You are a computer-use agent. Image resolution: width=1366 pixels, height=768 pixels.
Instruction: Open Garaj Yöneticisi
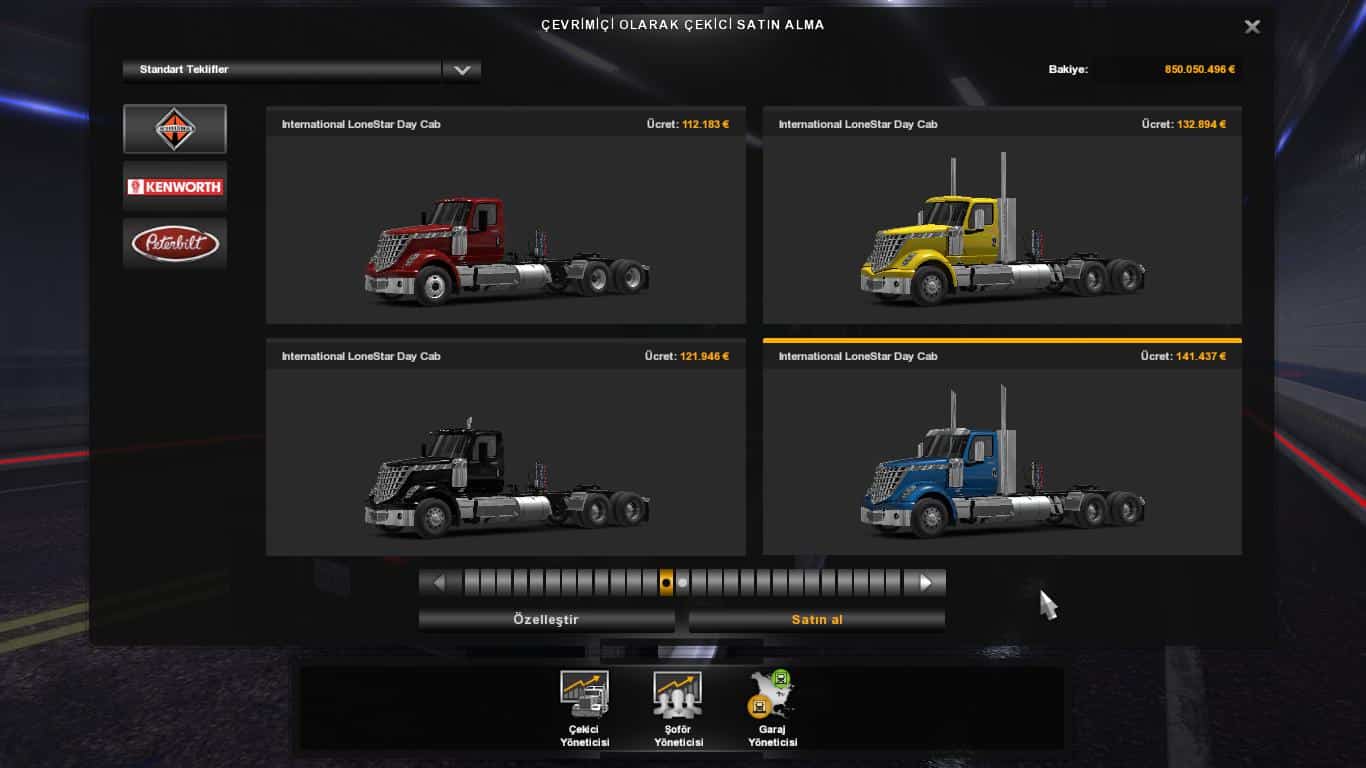[x=772, y=709]
